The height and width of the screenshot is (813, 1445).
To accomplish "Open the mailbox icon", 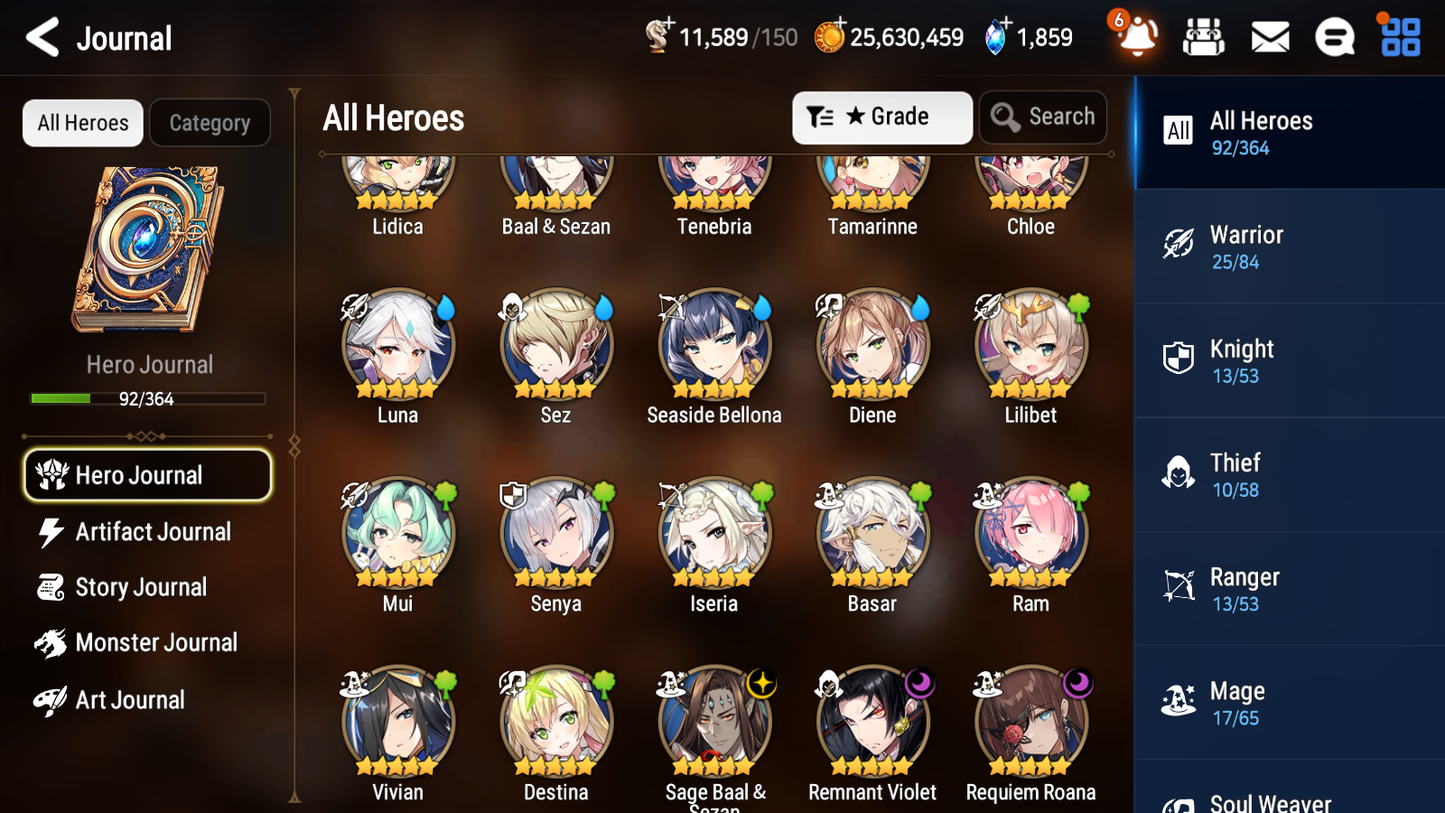I will pyautogui.click(x=1269, y=36).
